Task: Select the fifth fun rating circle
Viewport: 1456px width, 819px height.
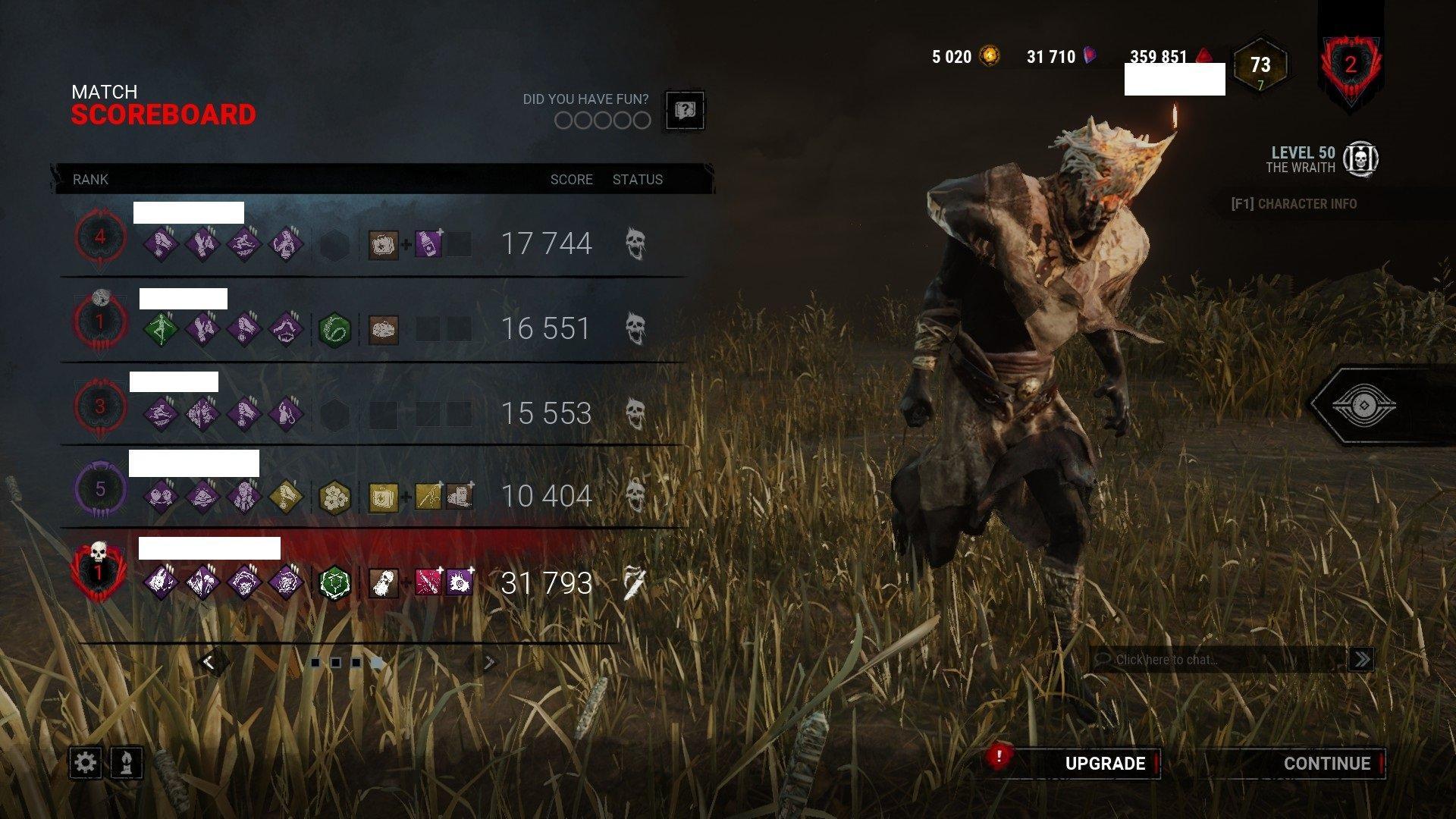Action: click(x=642, y=121)
